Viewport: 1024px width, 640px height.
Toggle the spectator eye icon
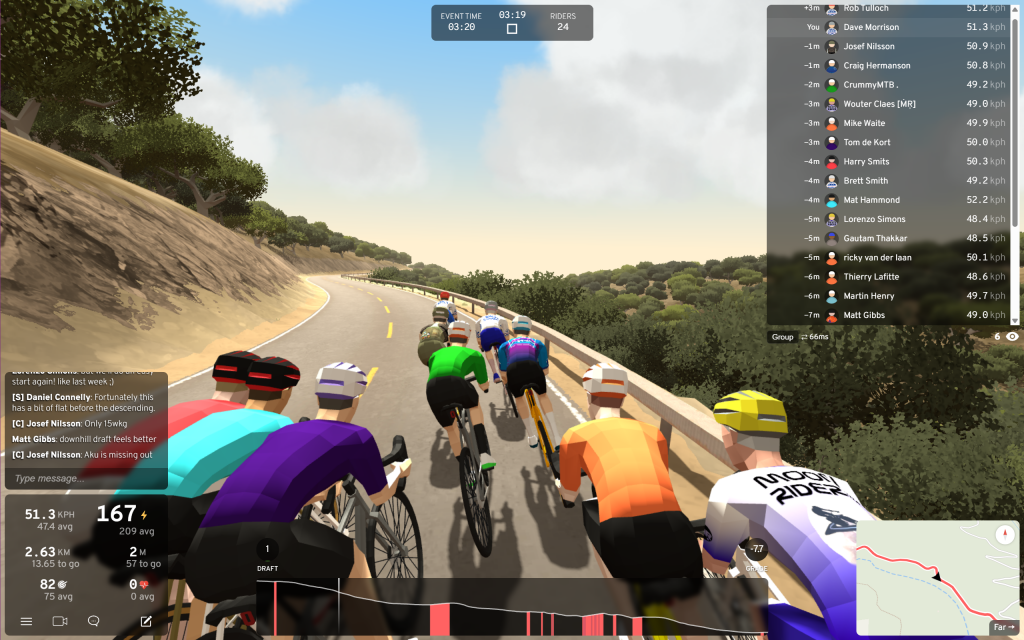(1012, 337)
